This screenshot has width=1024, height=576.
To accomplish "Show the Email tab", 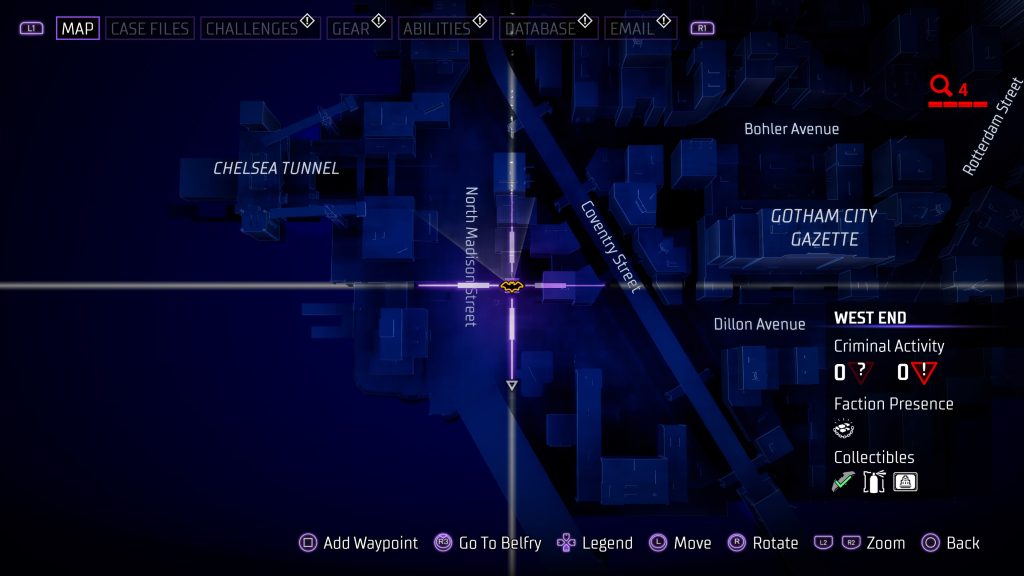I will (632, 29).
